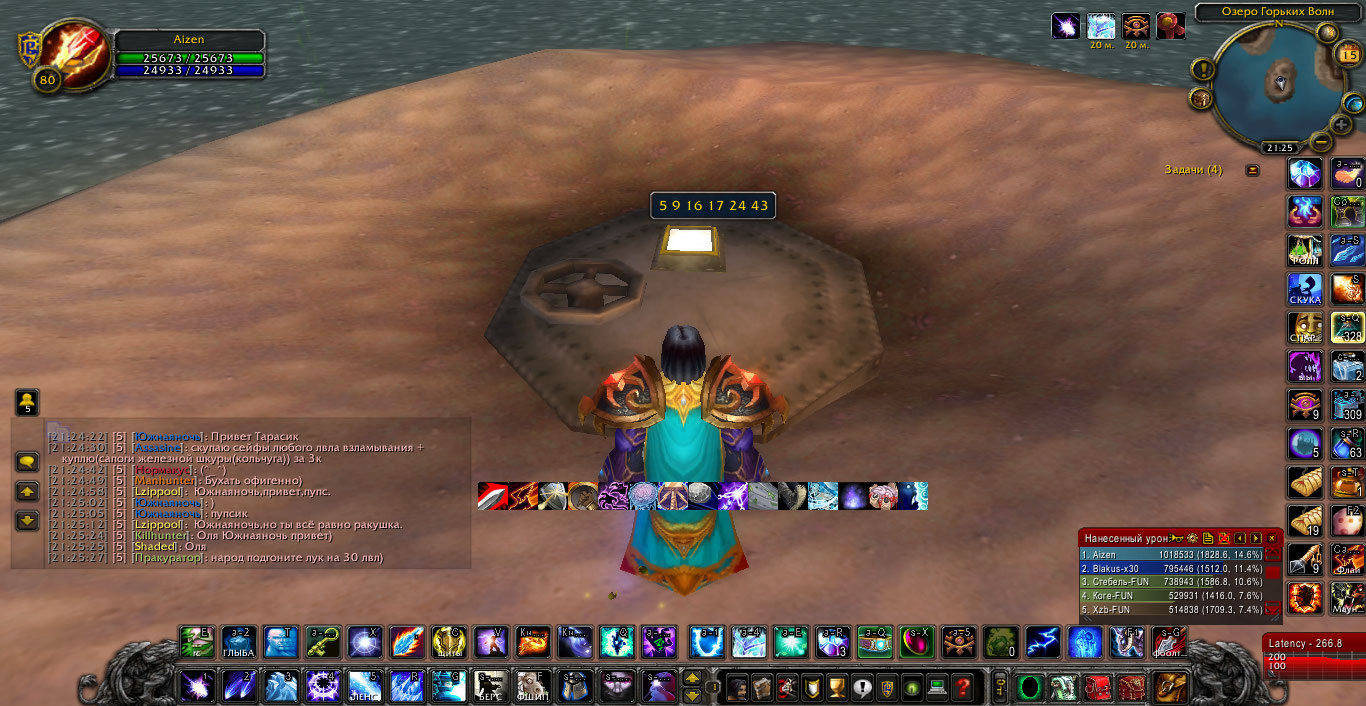
Task: Open the calendar showing day 15
Action: [x=1348, y=54]
